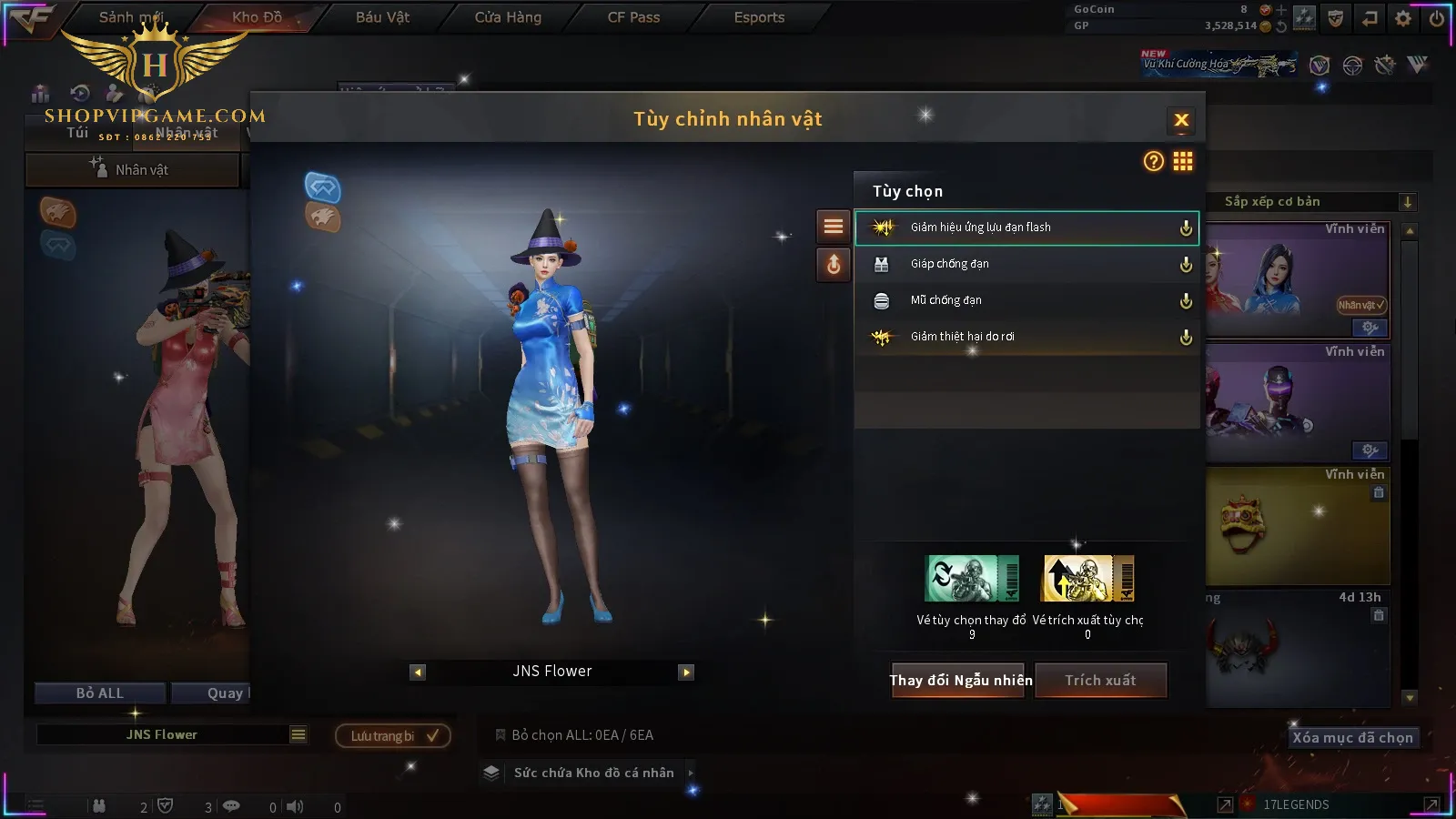Click the Trích xuất button

click(1100, 680)
